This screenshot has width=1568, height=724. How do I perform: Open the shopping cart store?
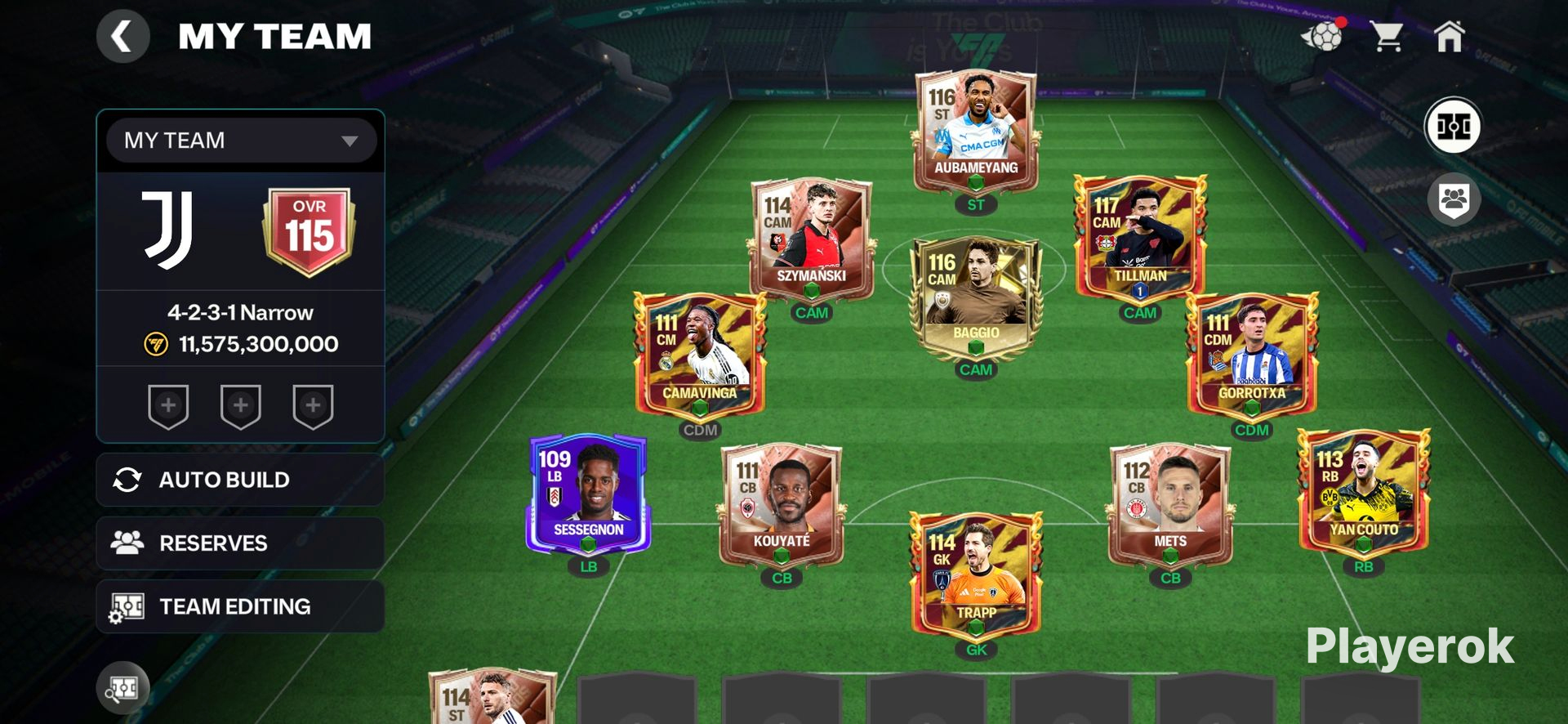coord(1386,37)
